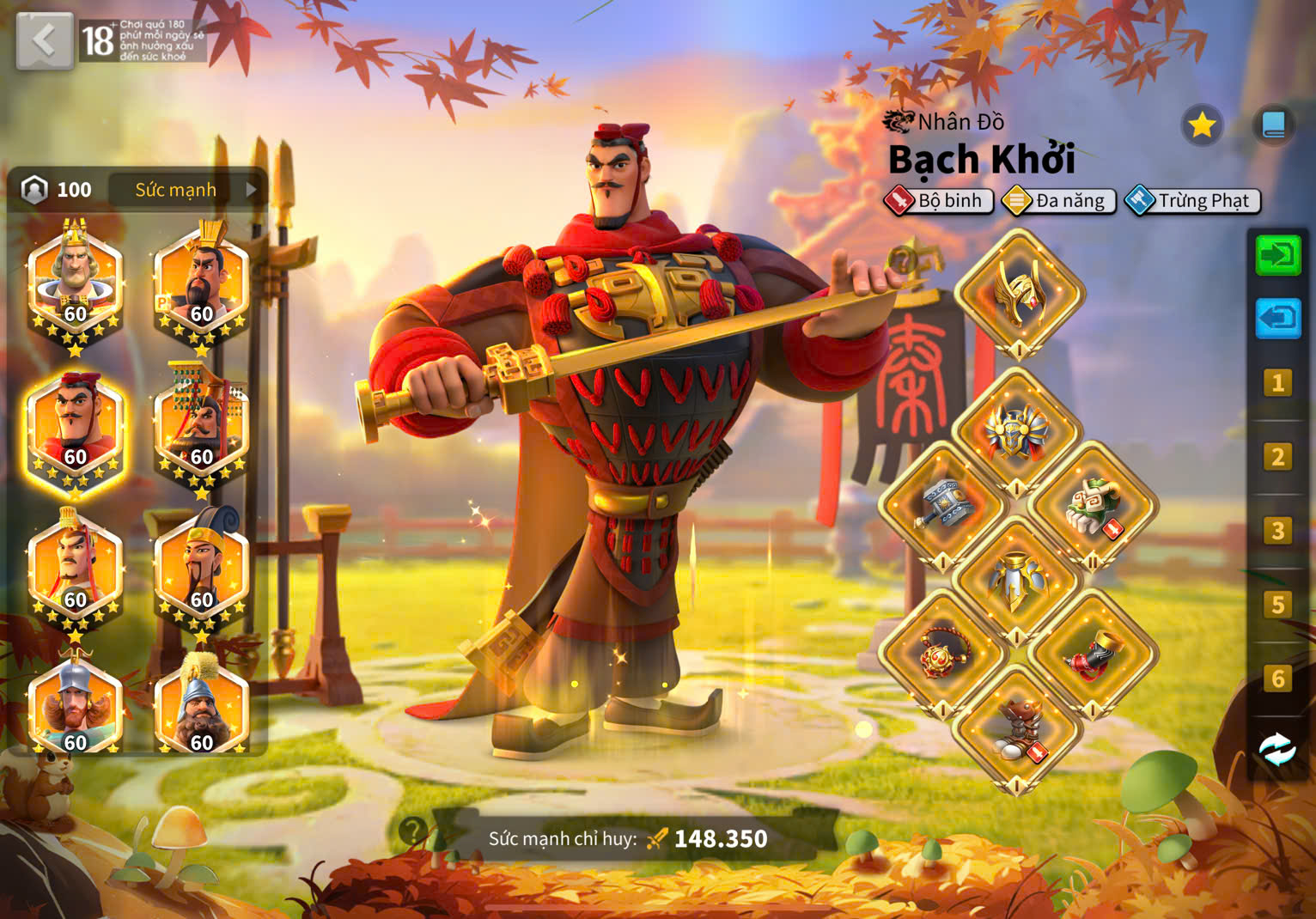Open the war hammer weapon slot
Screen dimensions: 1316x919
pos(943,507)
